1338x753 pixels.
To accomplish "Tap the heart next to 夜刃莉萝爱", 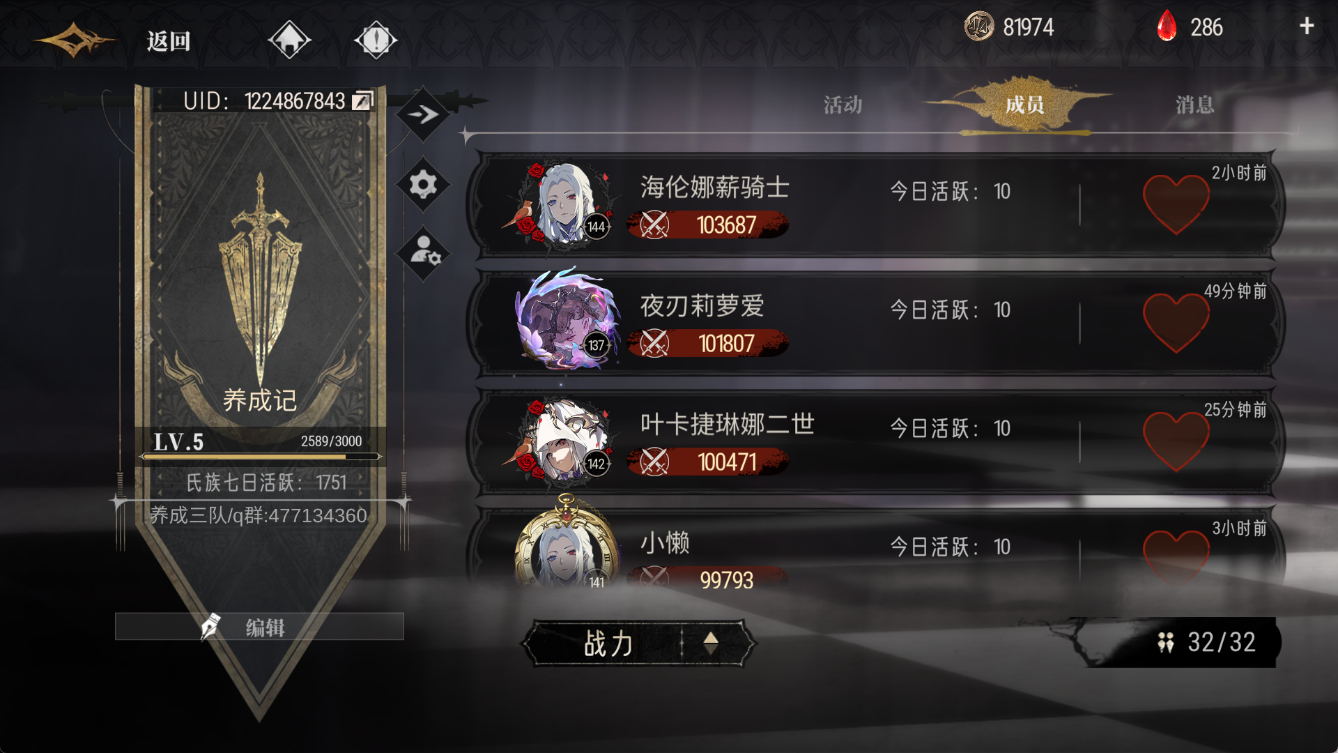I will pyautogui.click(x=1176, y=318).
